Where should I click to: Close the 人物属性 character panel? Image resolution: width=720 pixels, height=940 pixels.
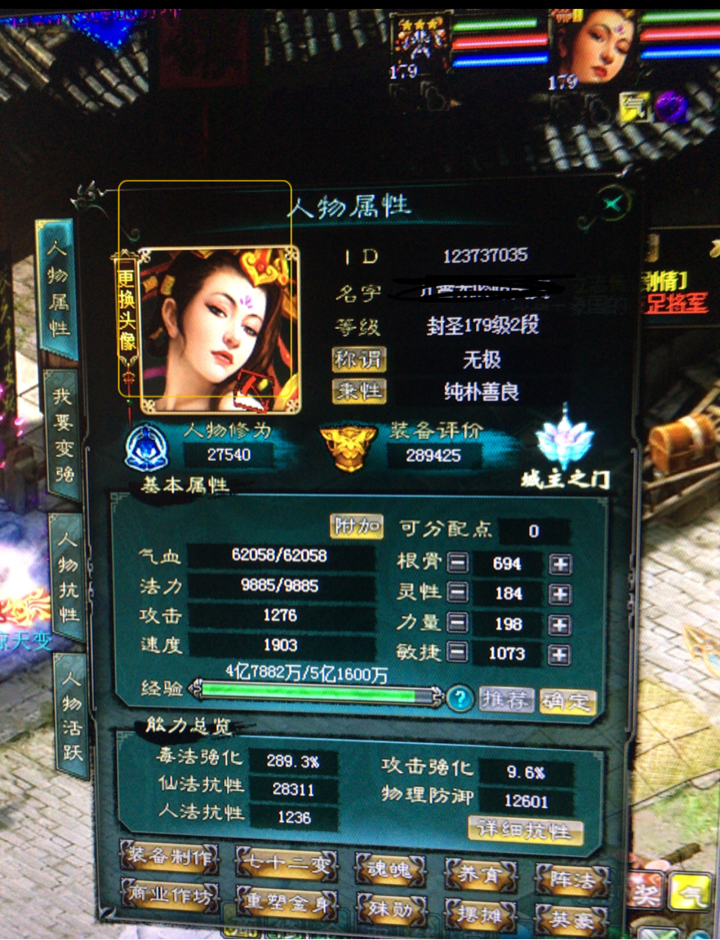[614, 205]
